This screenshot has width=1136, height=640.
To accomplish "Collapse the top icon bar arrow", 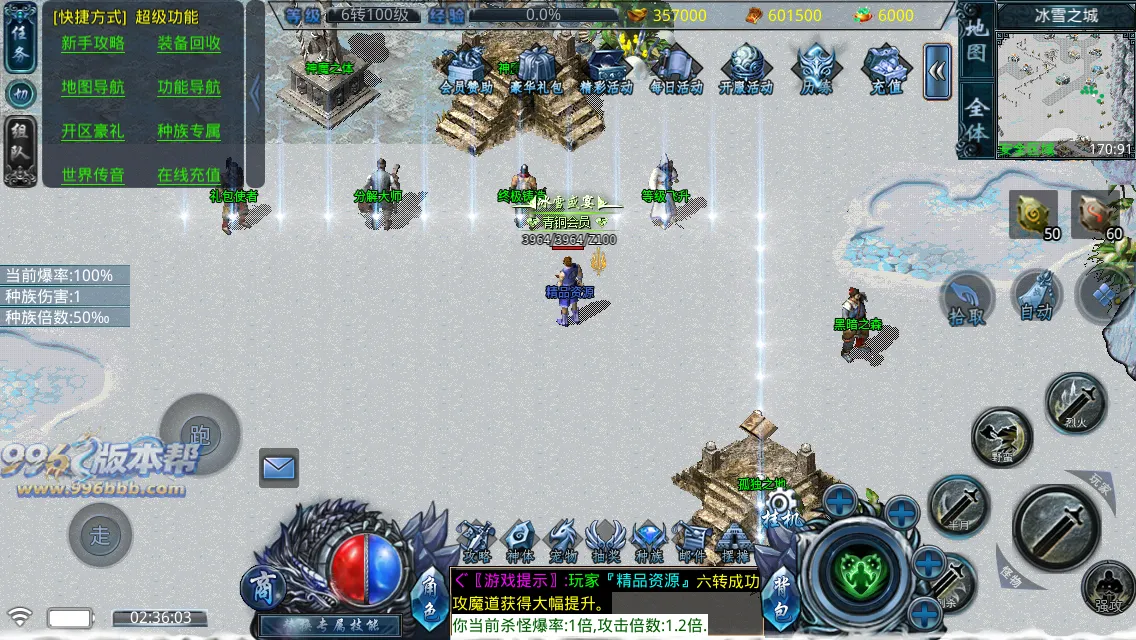I will tap(937, 71).
